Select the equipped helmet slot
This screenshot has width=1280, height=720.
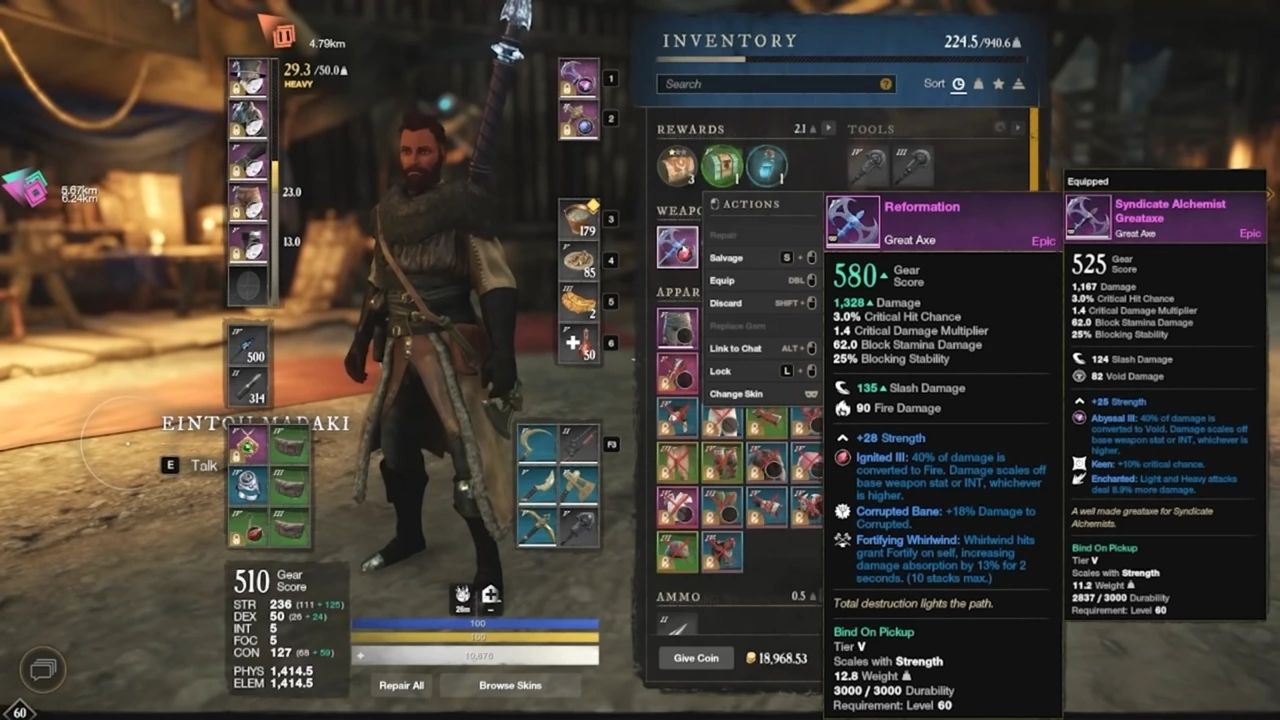click(x=247, y=77)
